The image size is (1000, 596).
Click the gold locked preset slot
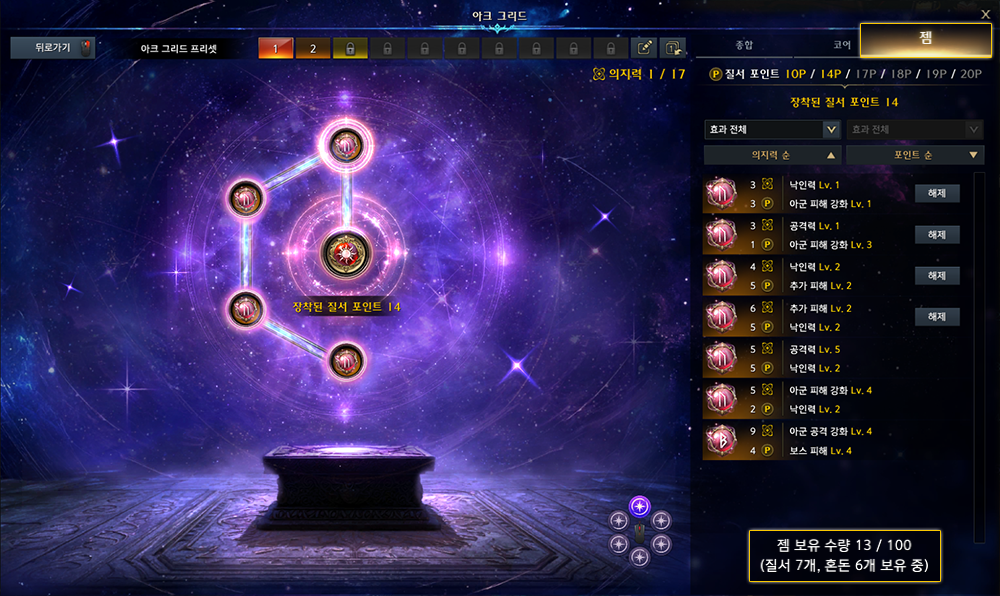(350, 48)
